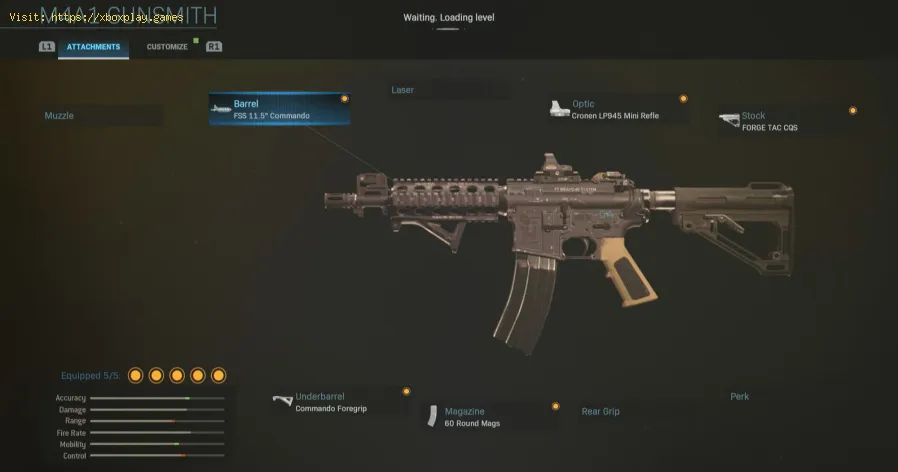Choose the 60 Round Mags Magazine slot
Viewport: 898px width, 472px height.
coord(490,416)
